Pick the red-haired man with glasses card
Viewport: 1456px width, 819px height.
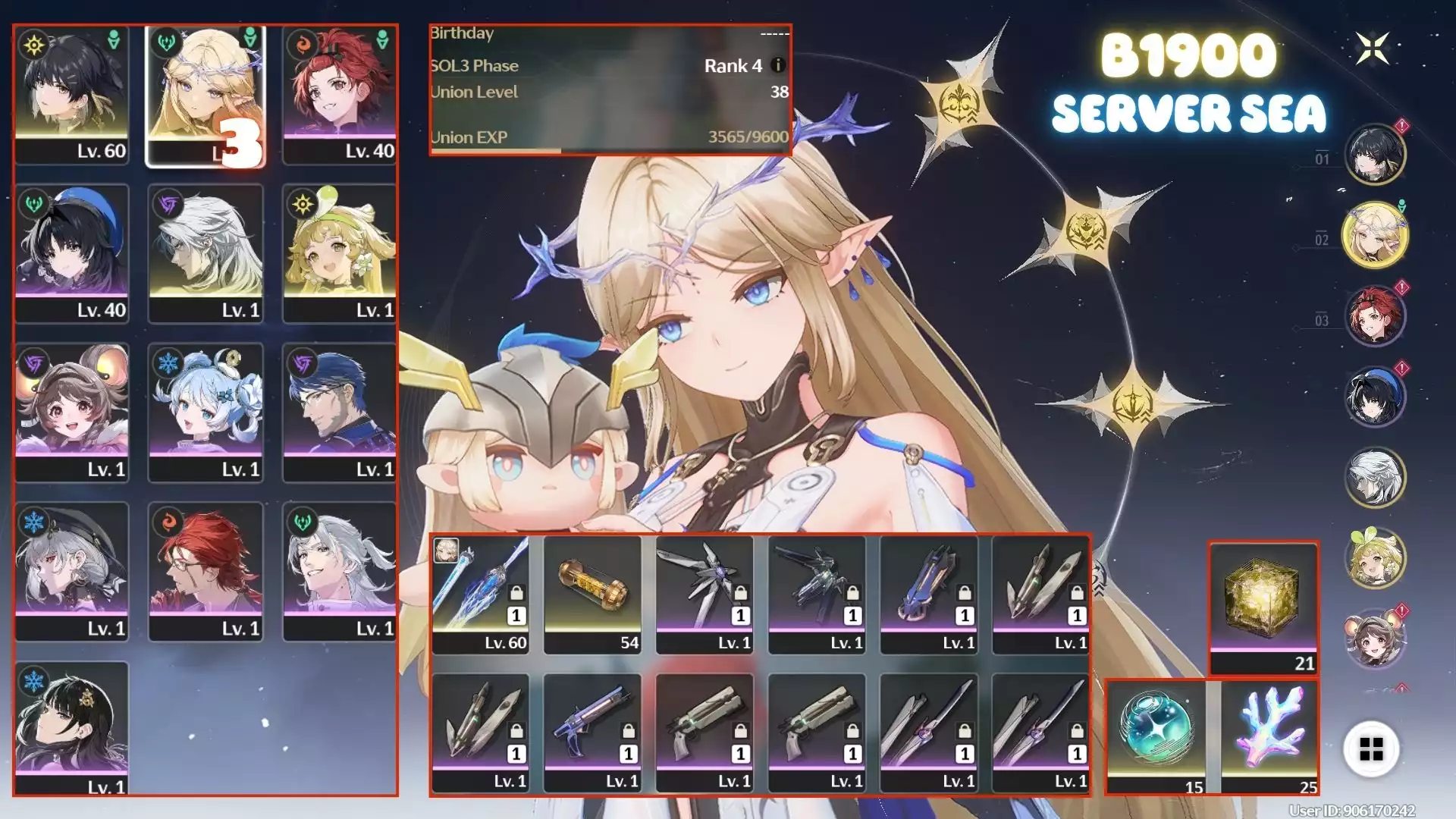(x=206, y=573)
